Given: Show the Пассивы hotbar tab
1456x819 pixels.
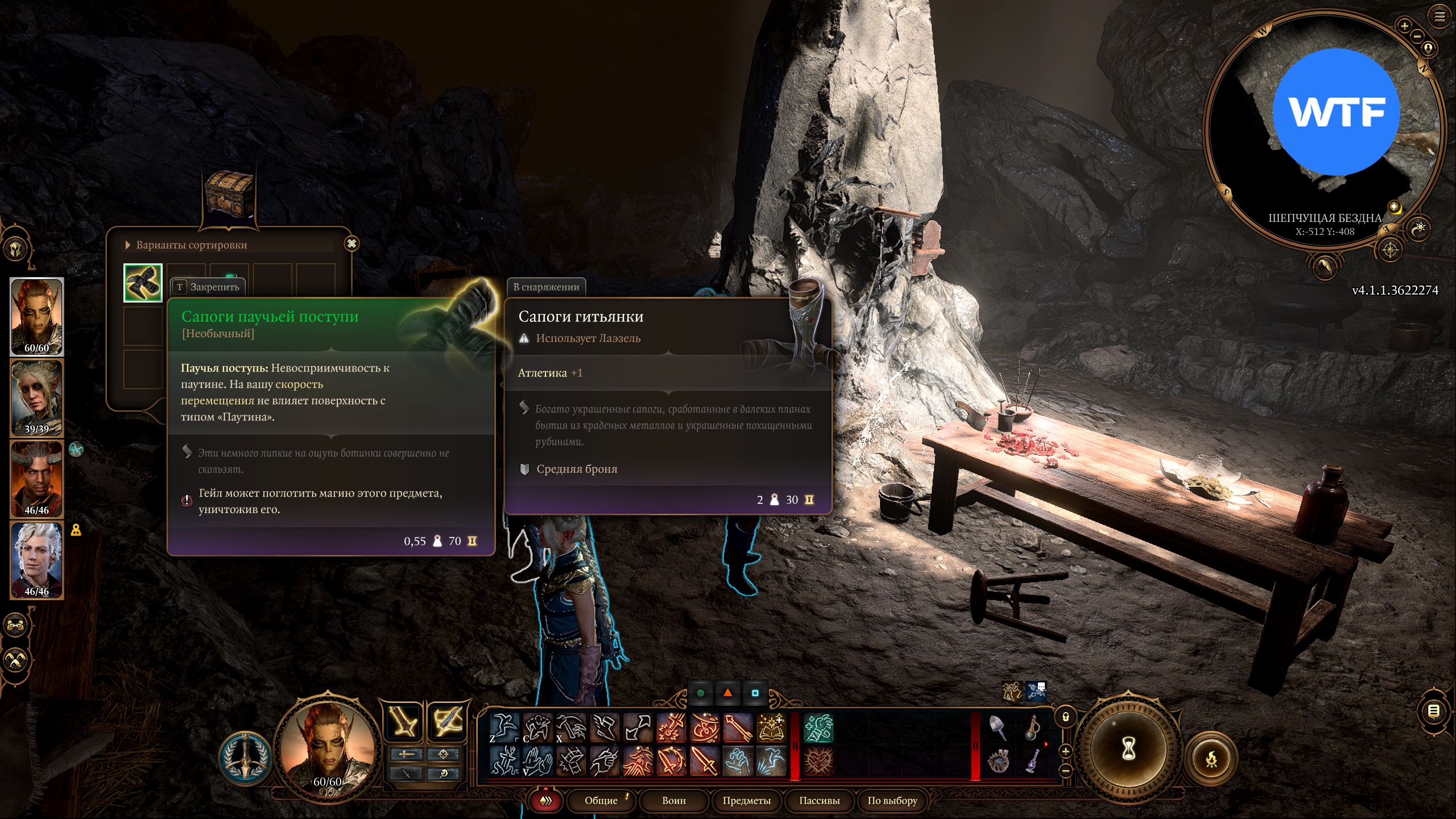Looking at the screenshot, I should pos(819,800).
